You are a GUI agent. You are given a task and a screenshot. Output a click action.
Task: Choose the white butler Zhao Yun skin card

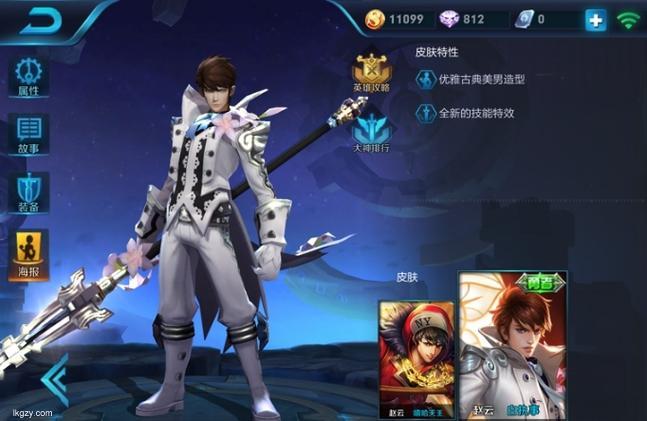click(512, 345)
